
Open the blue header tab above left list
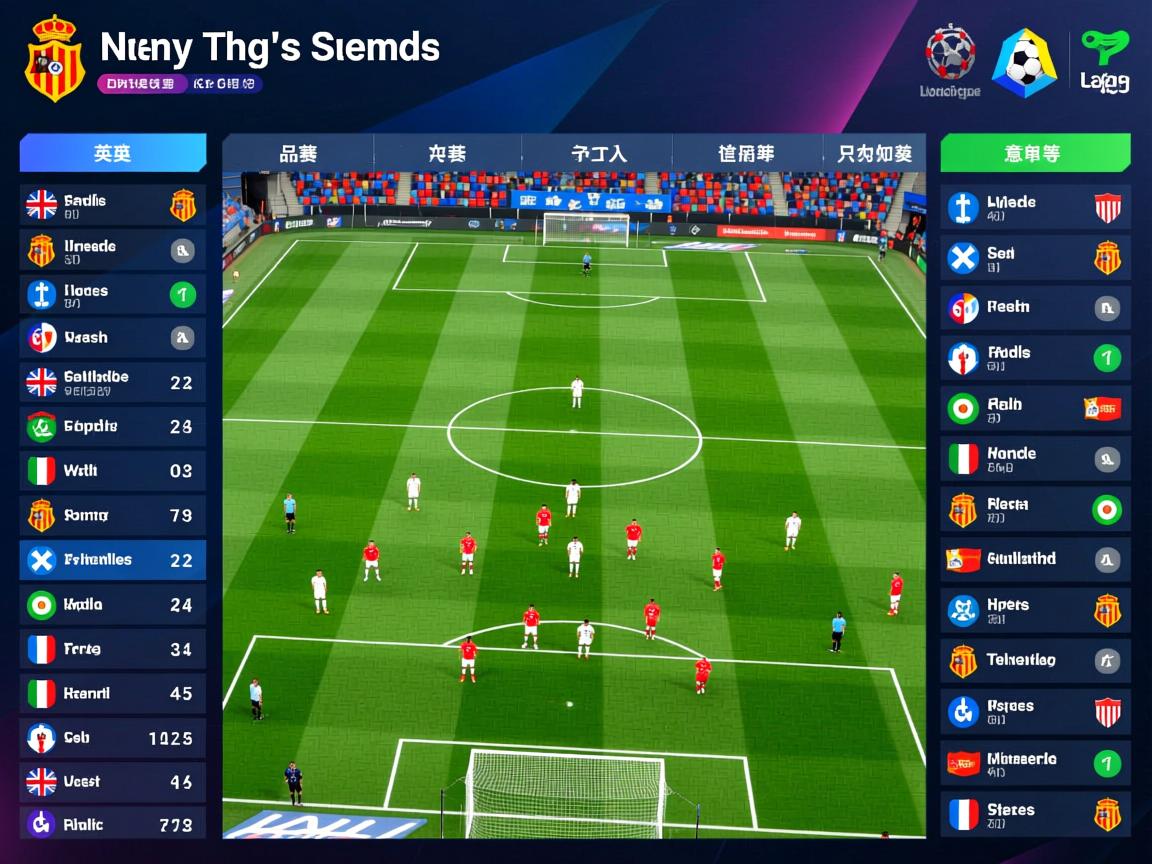point(112,153)
